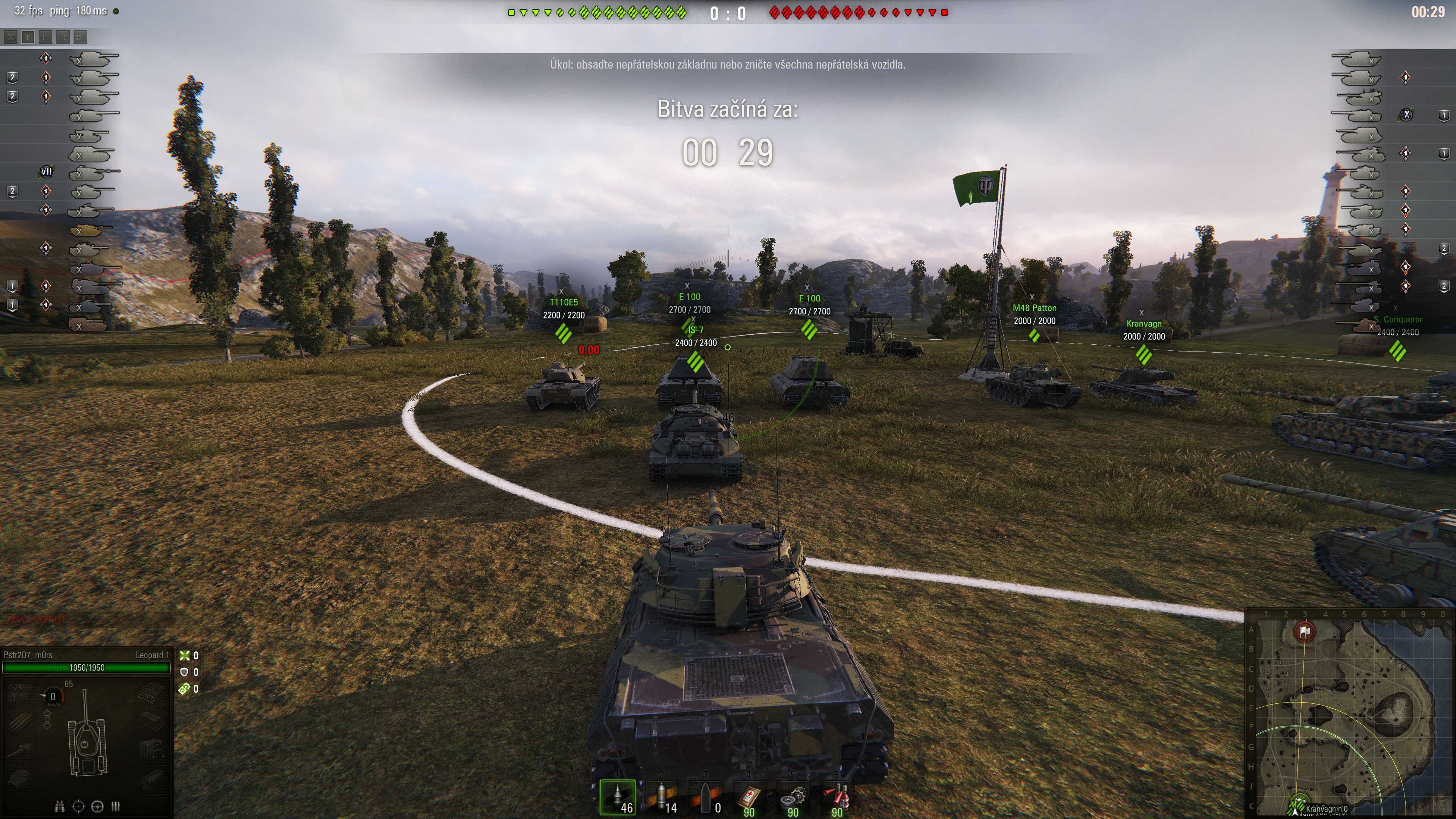
Task: Click the commander binoculars icon in damage panel
Action: [x=60, y=806]
